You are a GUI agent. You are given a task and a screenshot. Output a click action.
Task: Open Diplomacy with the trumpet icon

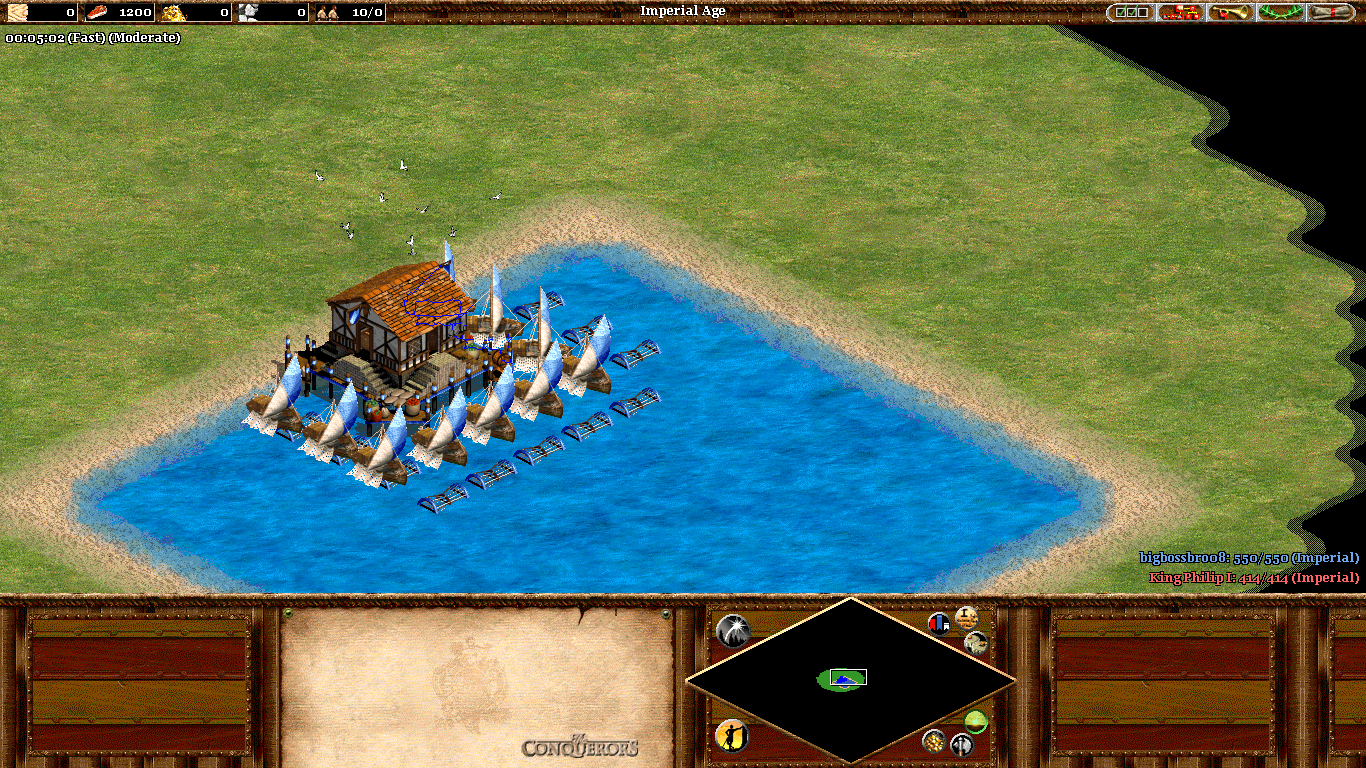[1228, 12]
